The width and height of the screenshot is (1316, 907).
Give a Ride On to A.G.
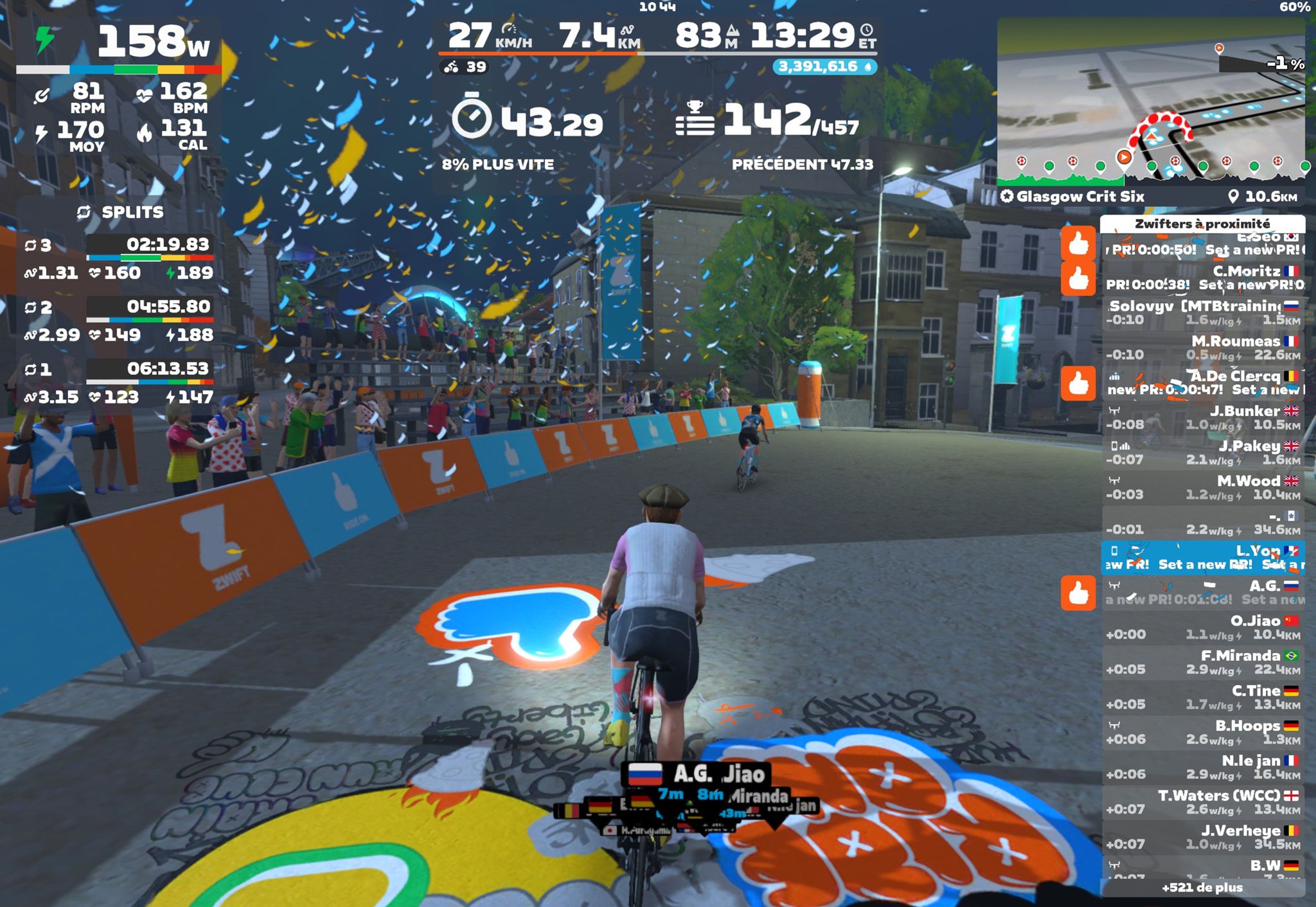(x=1078, y=593)
